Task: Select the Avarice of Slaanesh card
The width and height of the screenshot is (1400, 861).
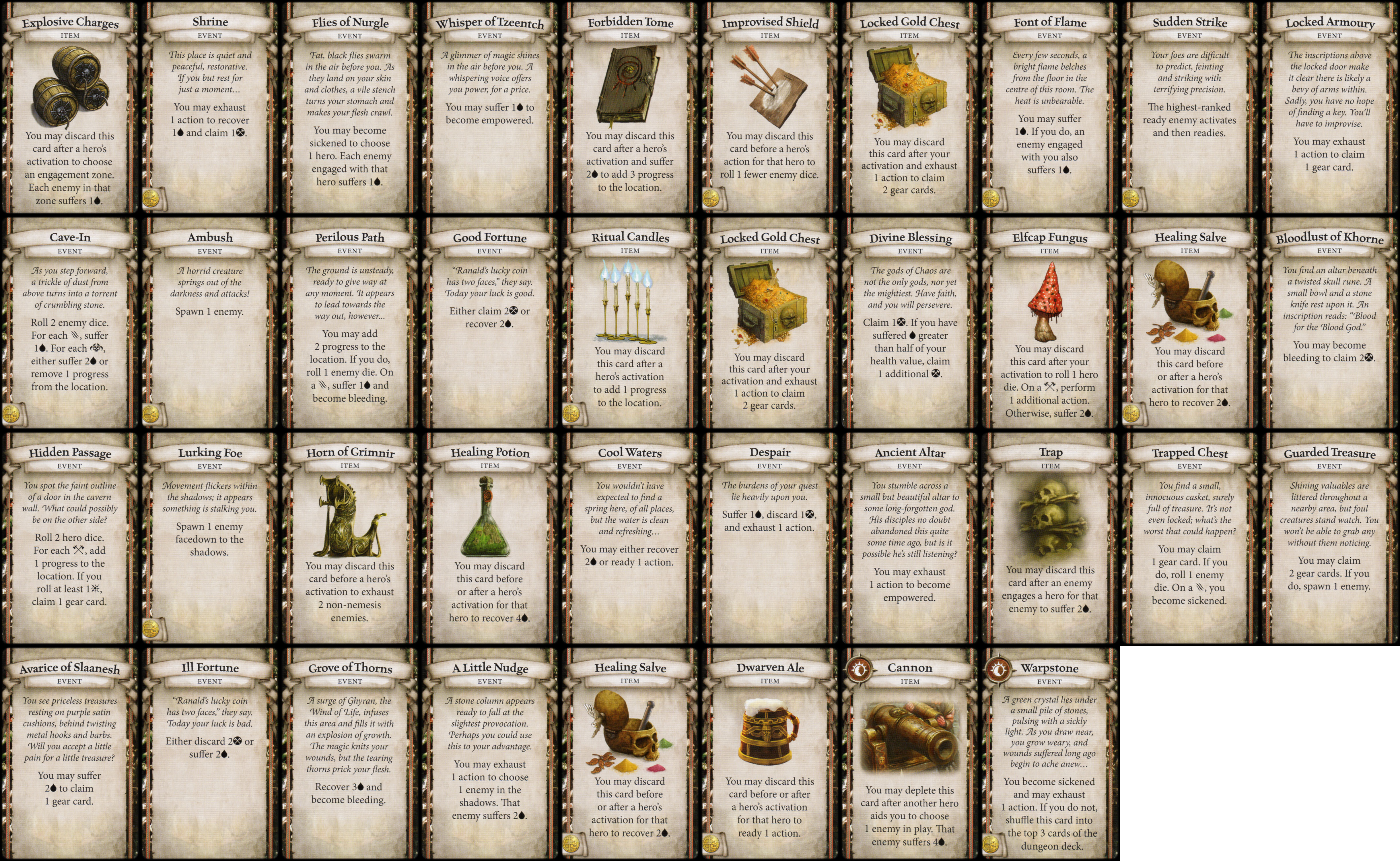Action: coord(70,754)
